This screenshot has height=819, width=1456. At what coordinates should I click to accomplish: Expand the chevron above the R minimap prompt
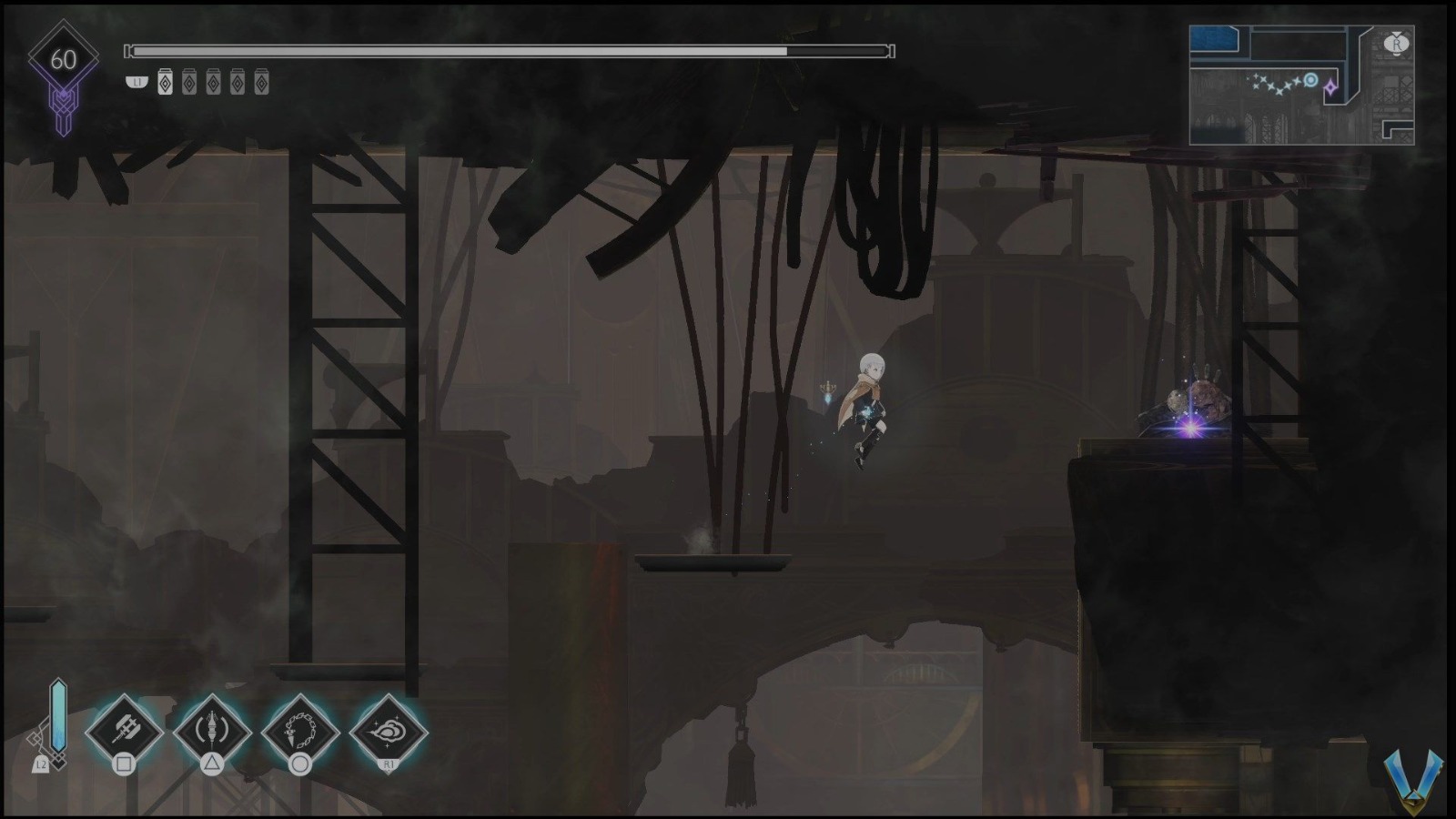(x=1395, y=35)
